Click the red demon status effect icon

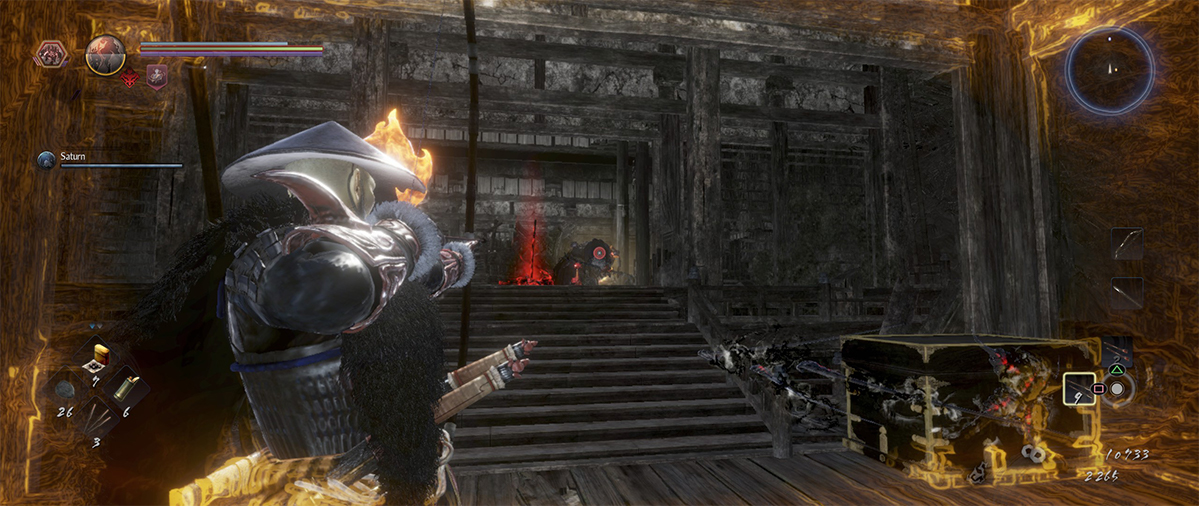point(131,79)
